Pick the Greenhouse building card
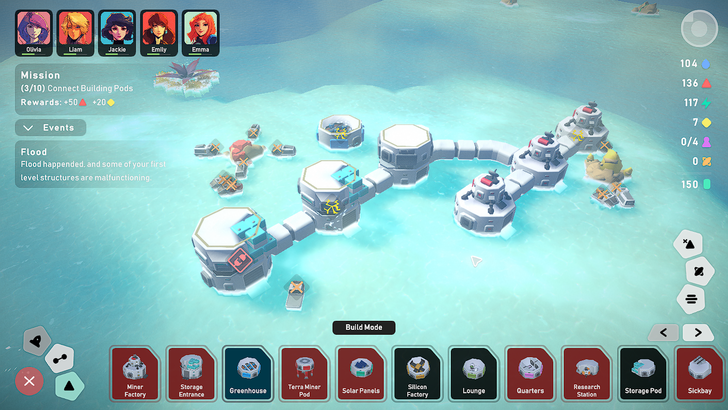 (248, 373)
